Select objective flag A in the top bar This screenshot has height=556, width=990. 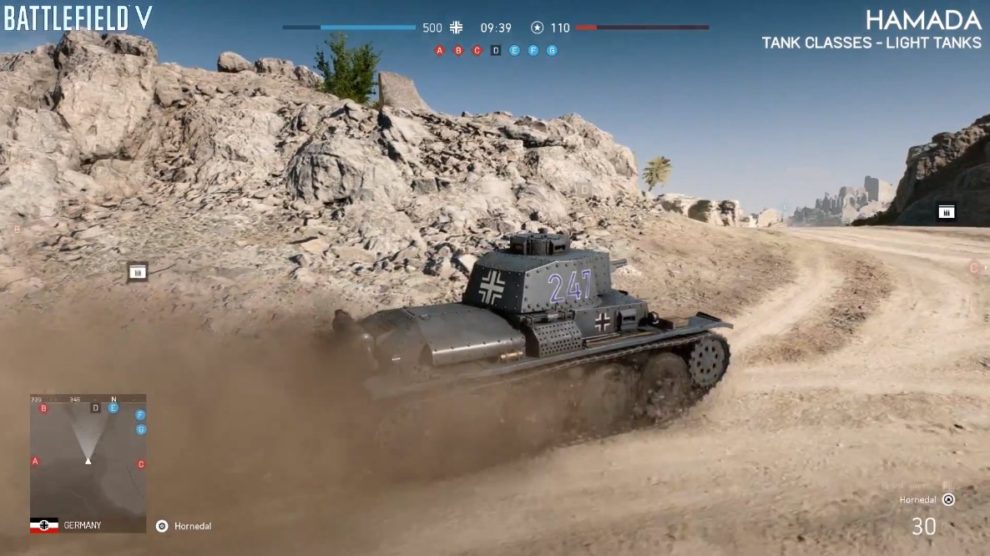pos(440,50)
